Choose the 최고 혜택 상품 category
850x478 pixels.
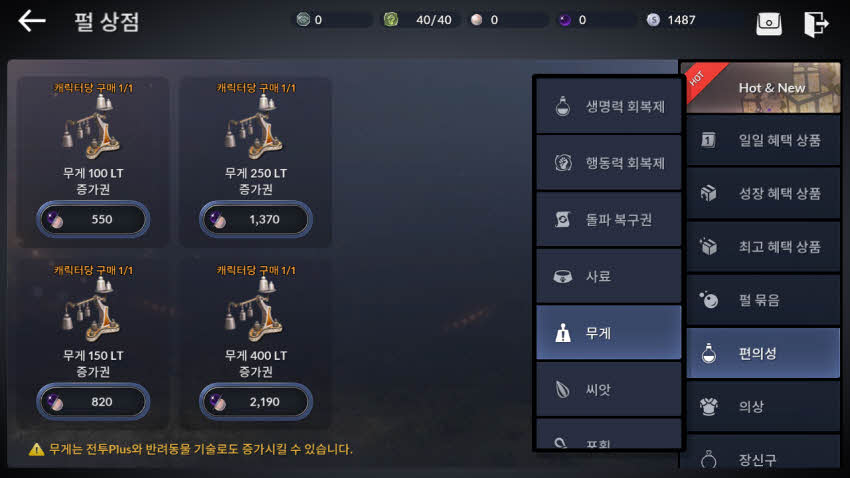[763, 246]
